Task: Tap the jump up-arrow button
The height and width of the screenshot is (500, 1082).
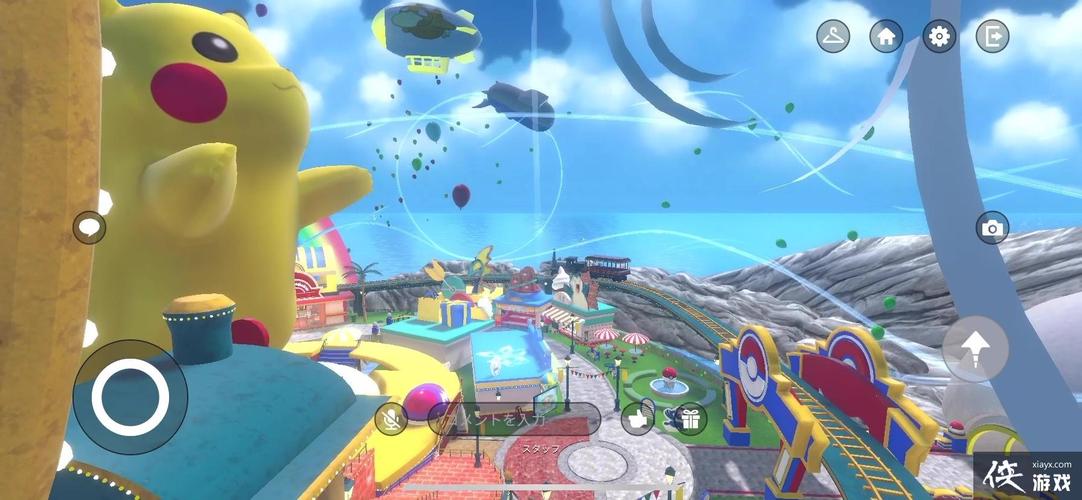Action: coord(975,349)
